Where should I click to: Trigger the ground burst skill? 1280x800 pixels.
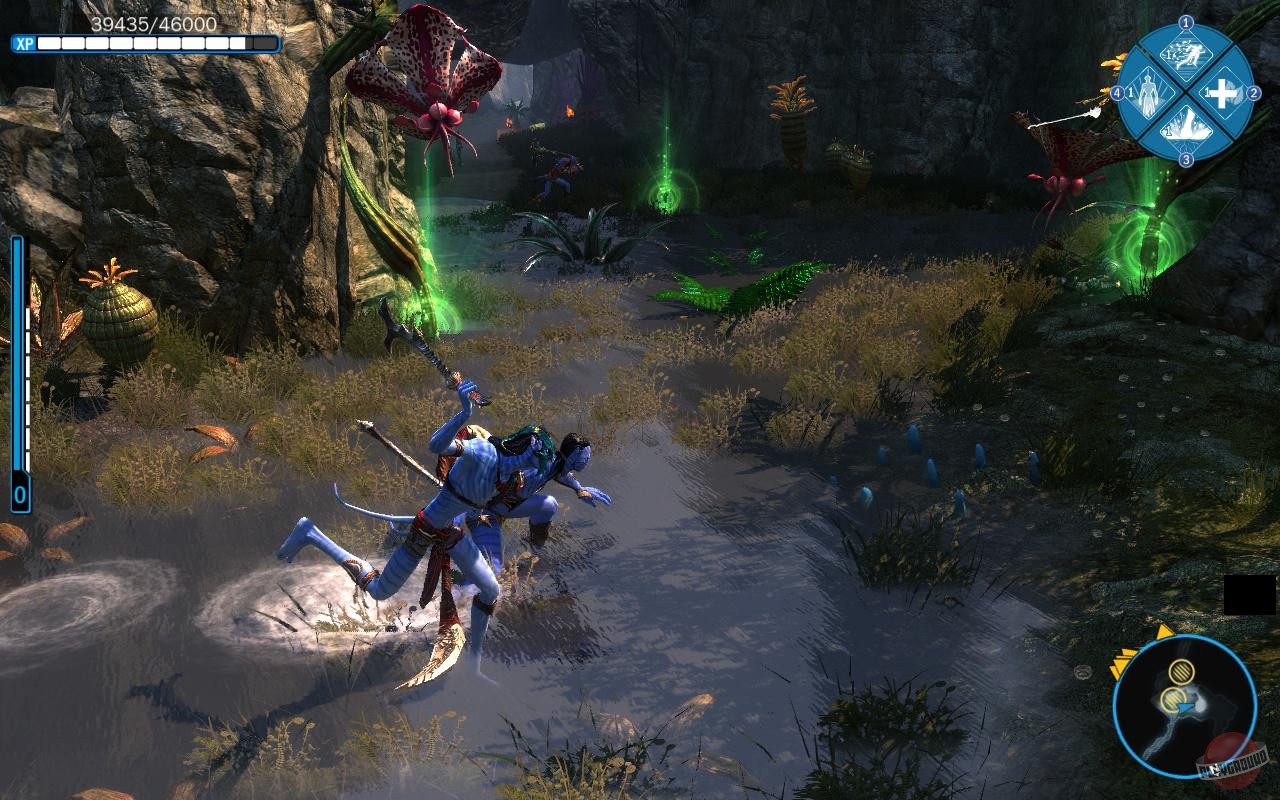[1185, 128]
